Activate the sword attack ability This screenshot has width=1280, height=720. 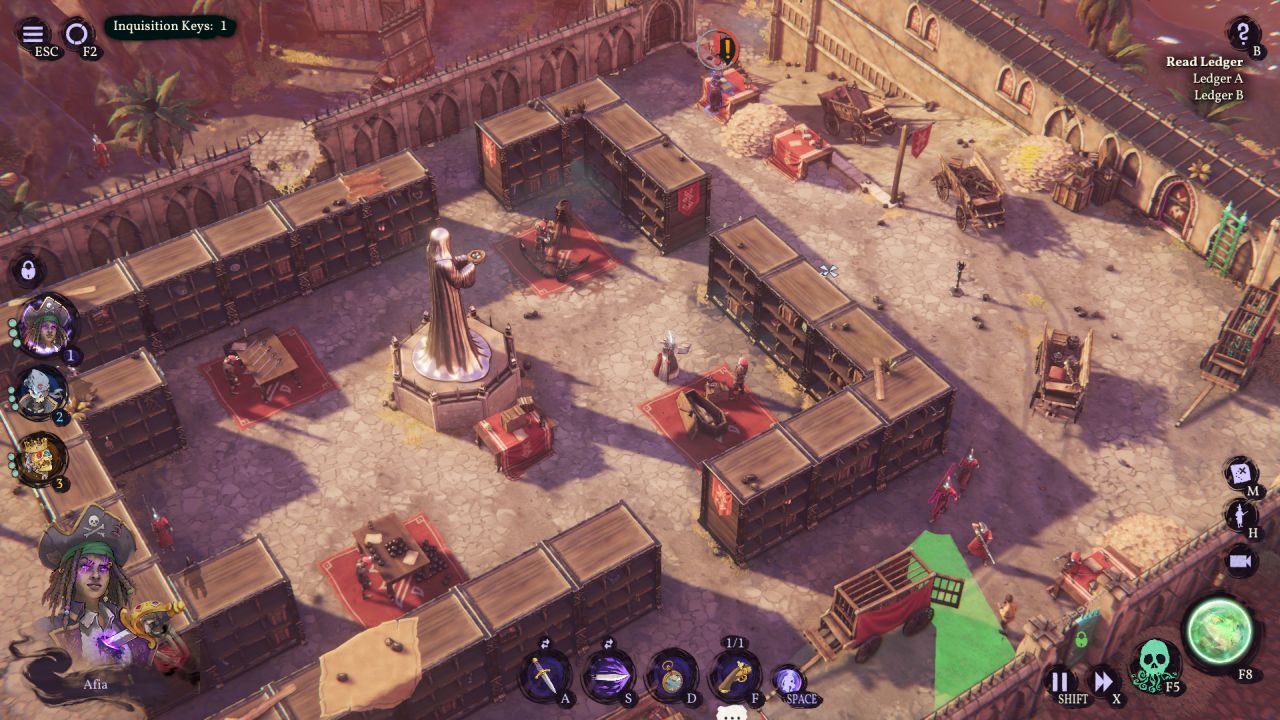544,675
